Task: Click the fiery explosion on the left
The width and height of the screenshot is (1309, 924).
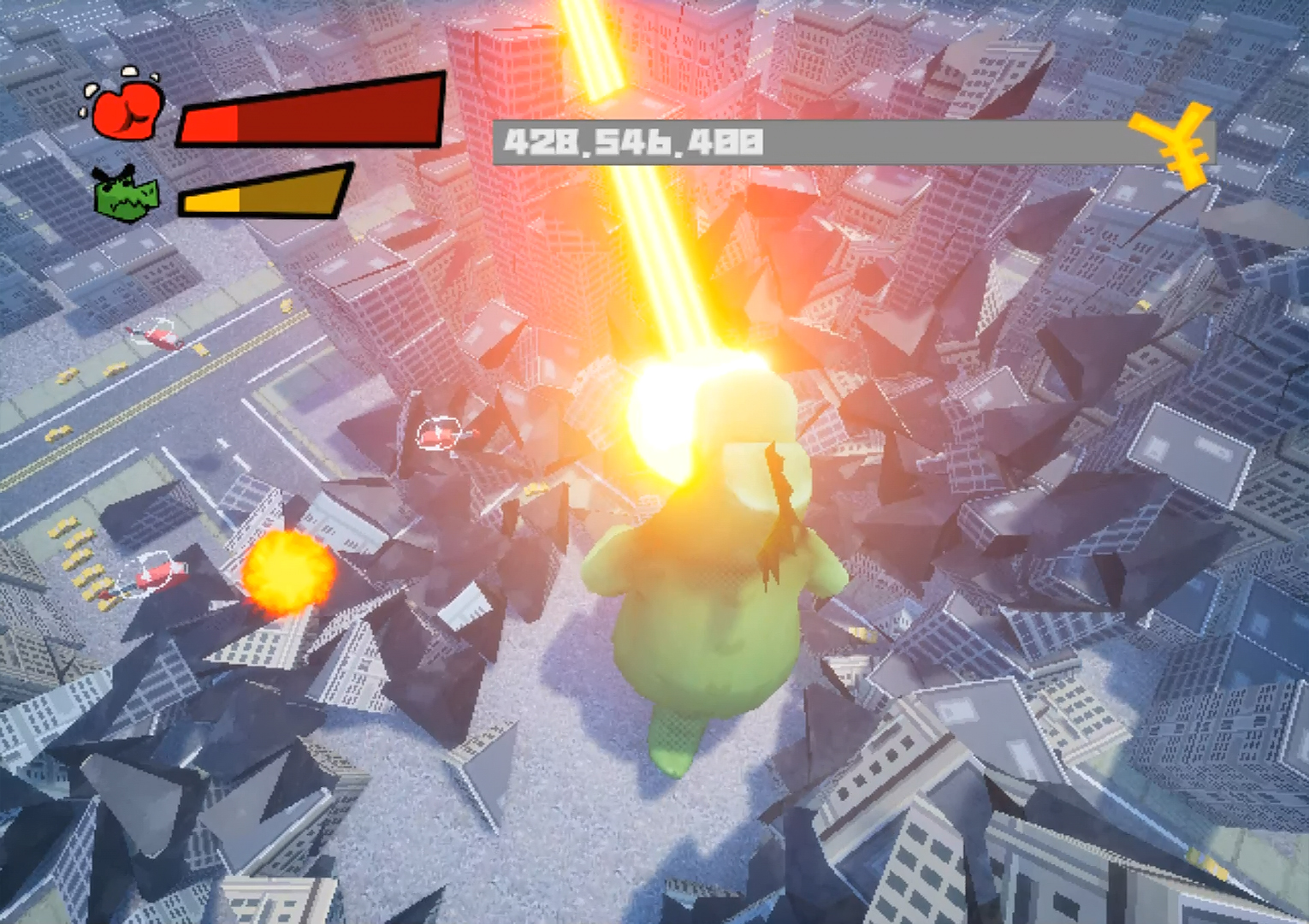Action: pos(287,573)
